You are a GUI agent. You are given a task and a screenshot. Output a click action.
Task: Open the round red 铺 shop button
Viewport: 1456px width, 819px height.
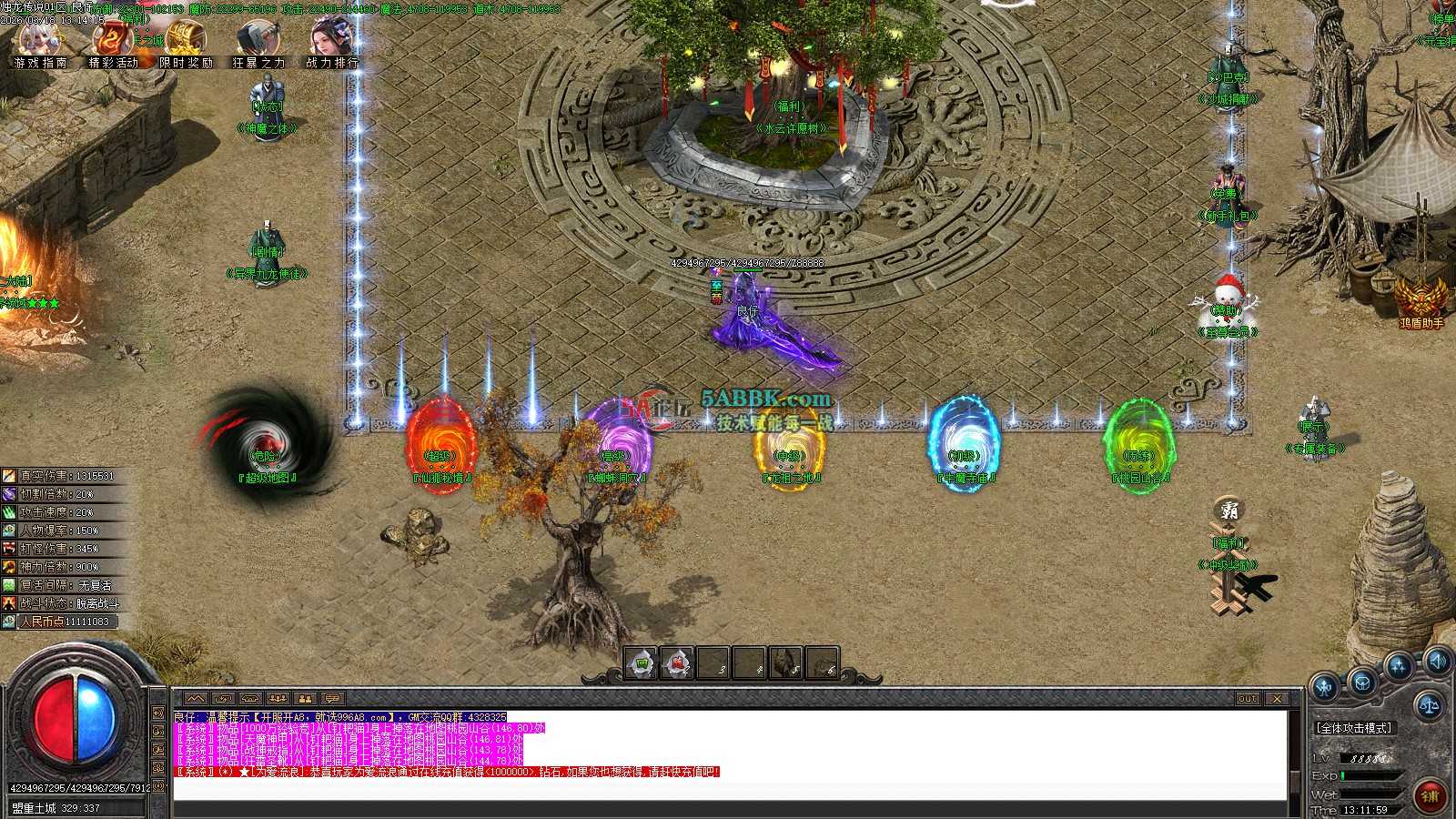(x=1431, y=794)
